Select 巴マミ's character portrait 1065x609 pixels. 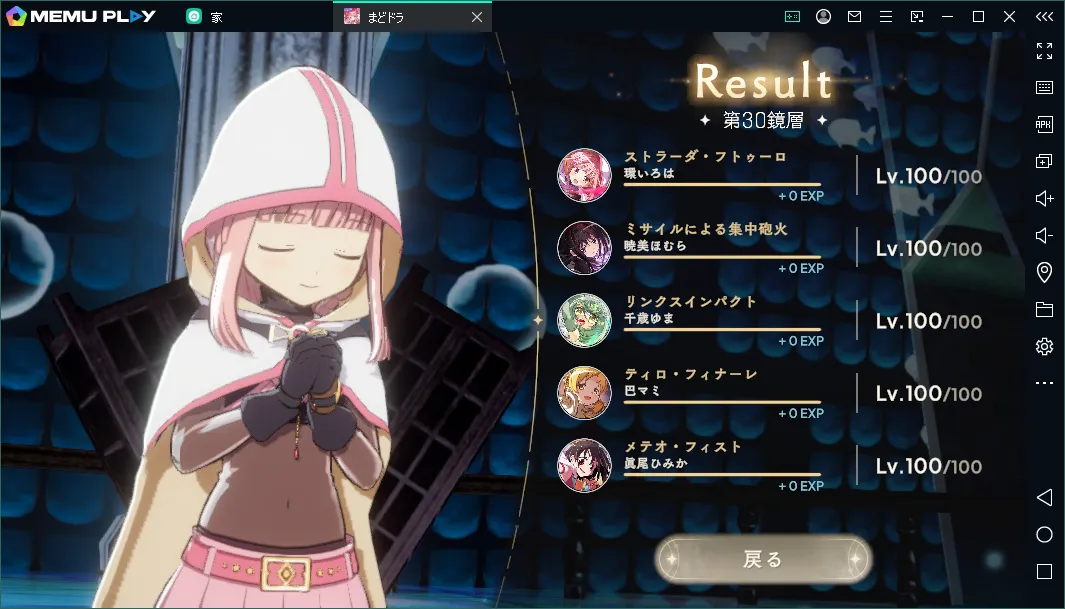click(584, 393)
